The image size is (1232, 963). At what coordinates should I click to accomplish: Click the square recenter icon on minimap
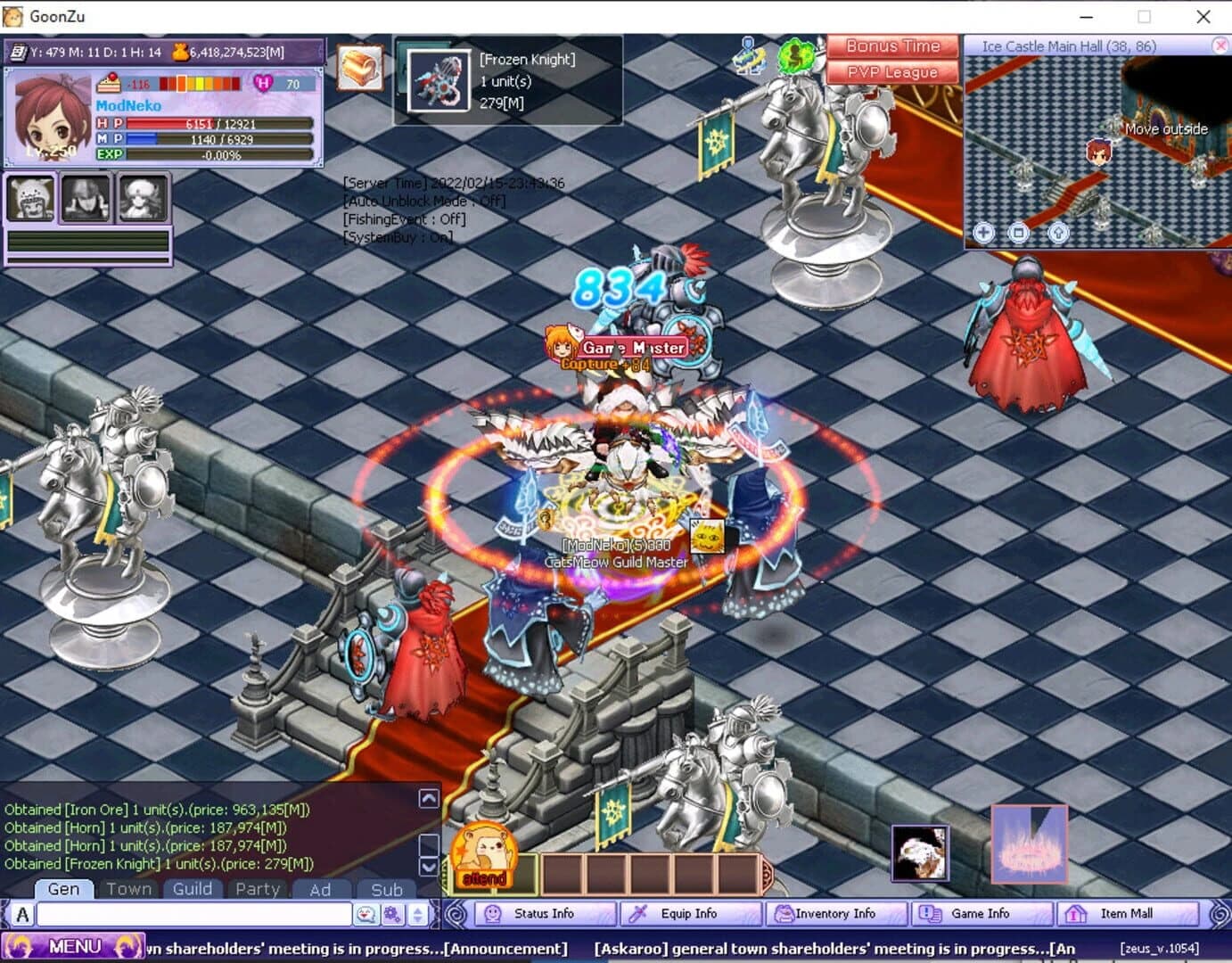(x=1020, y=233)
